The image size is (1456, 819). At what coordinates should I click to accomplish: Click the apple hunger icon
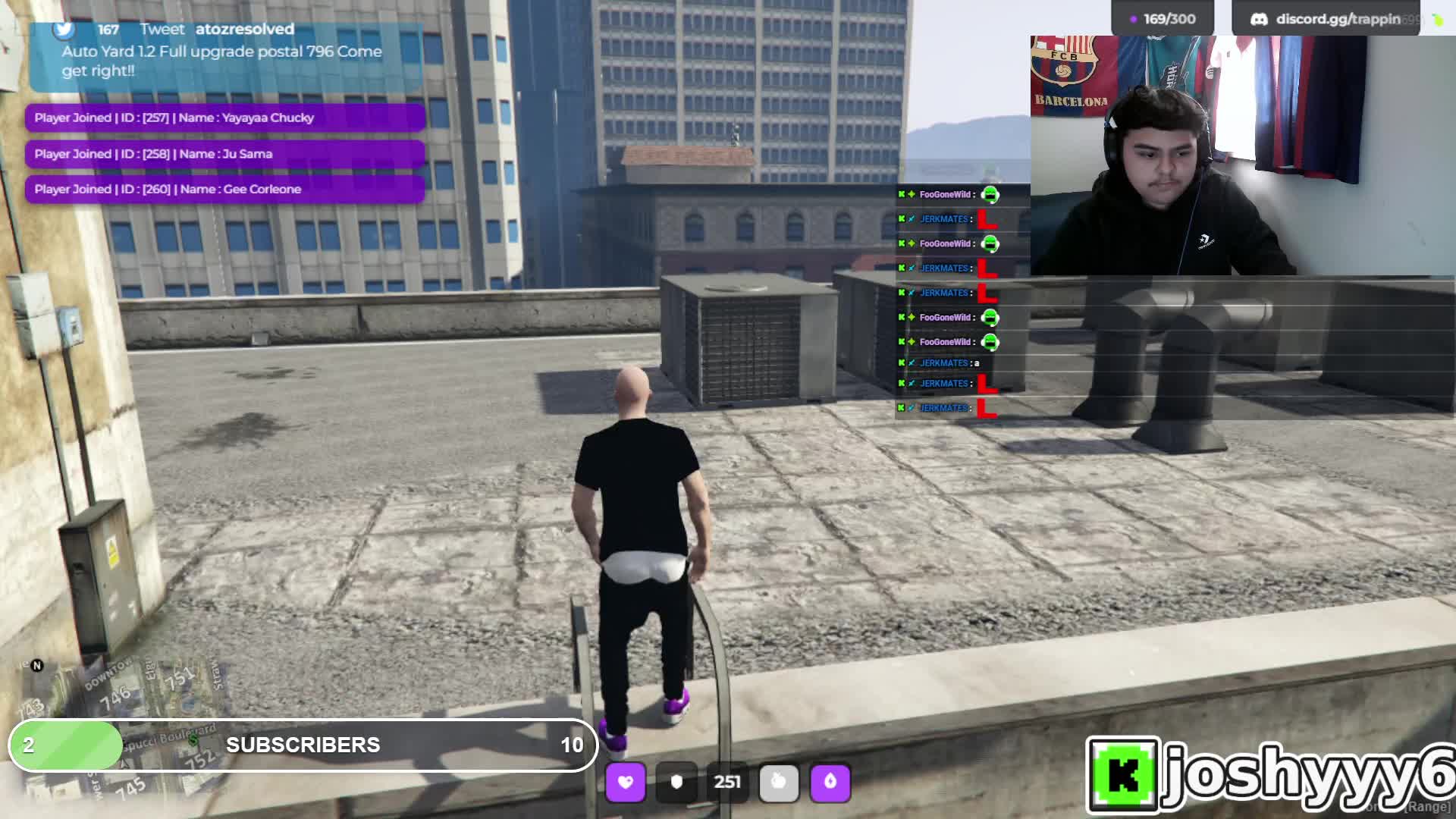coord(779,782)
